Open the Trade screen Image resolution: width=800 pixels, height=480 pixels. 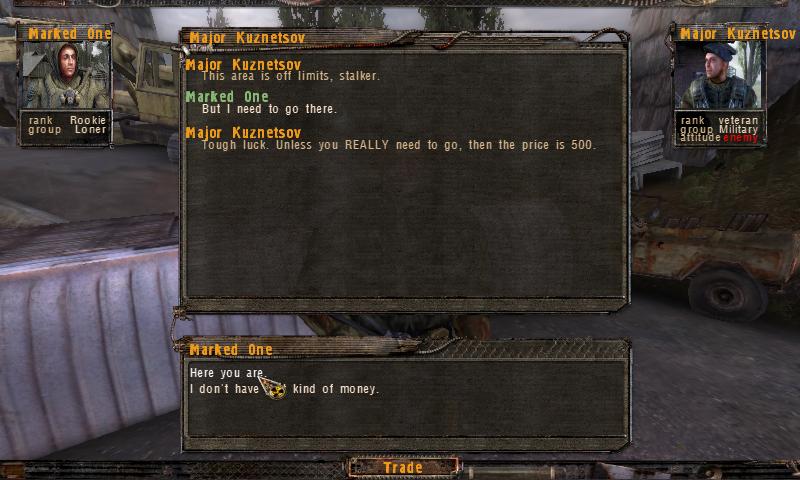click(403, 467)
